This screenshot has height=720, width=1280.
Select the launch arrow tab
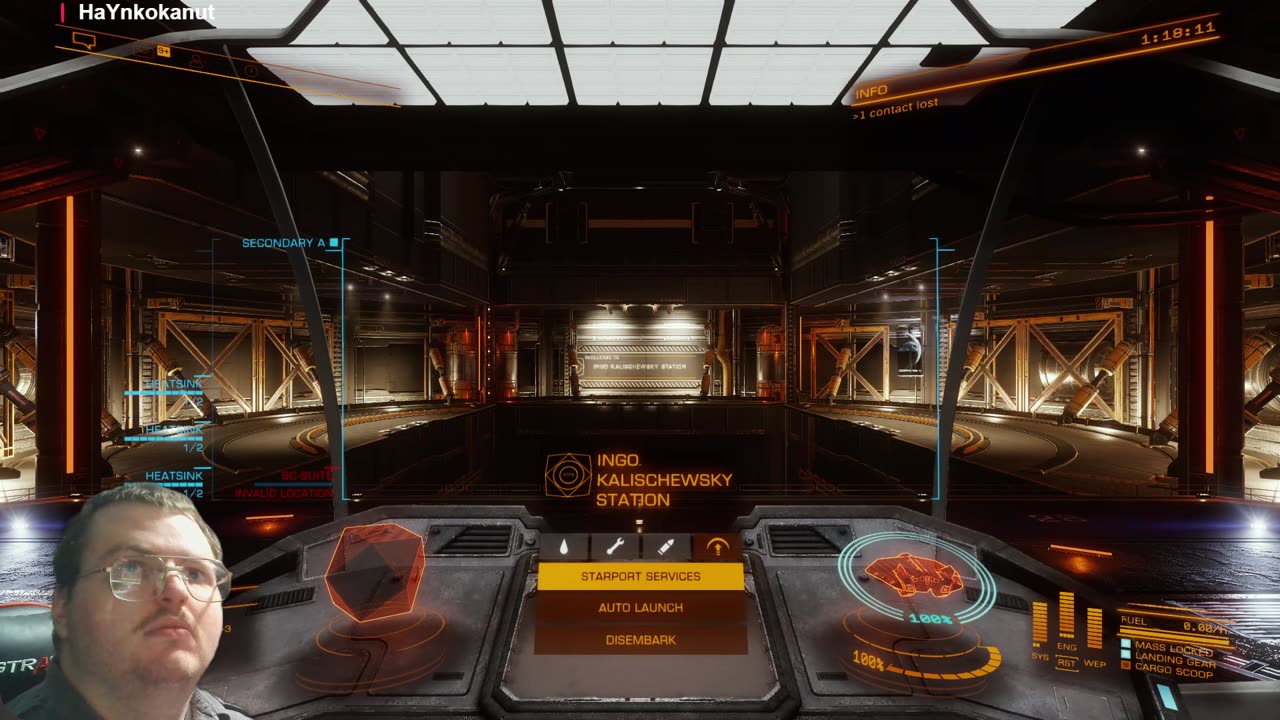tap(717, 547)
